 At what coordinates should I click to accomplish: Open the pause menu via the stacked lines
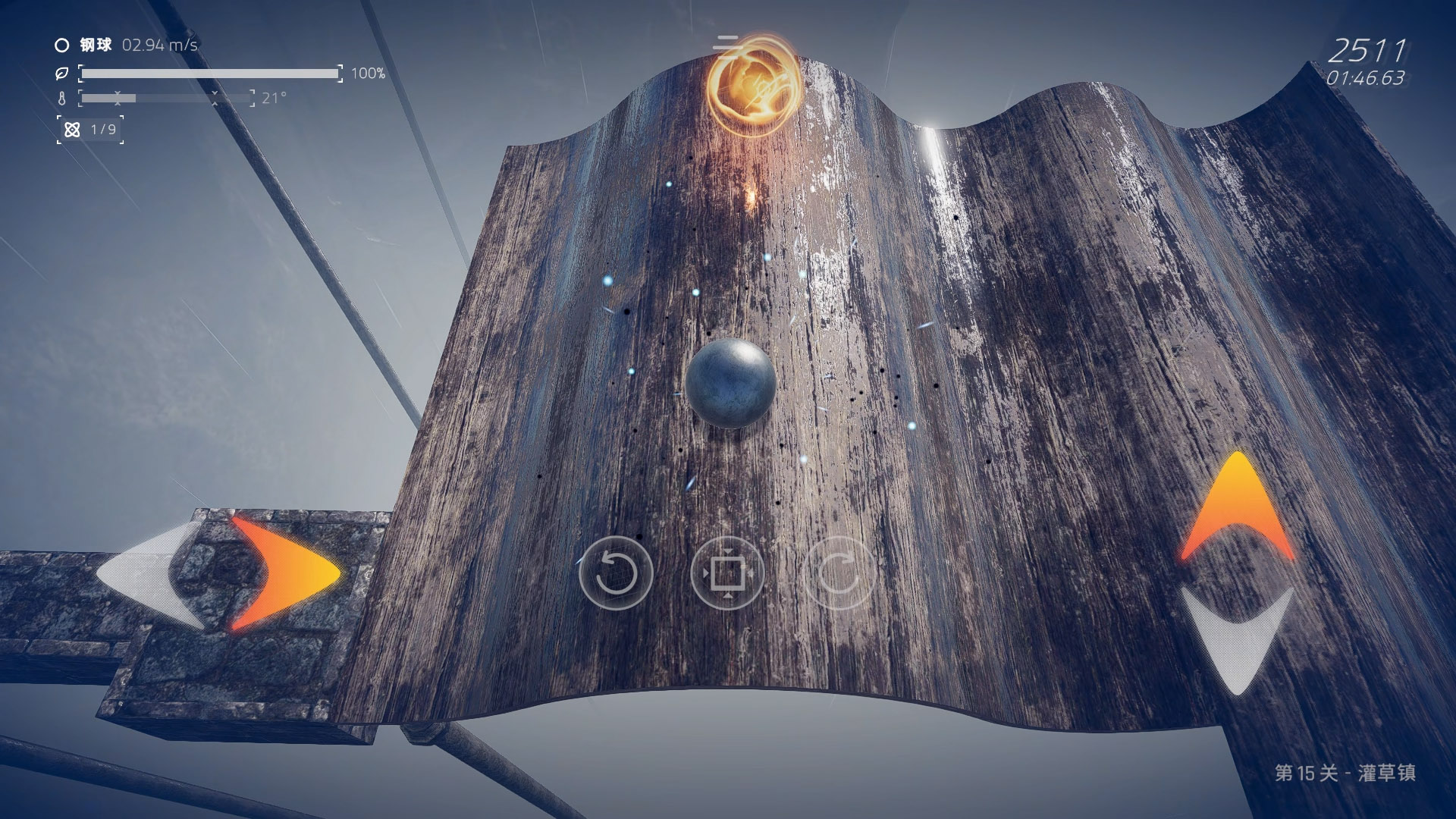[728, 47]
